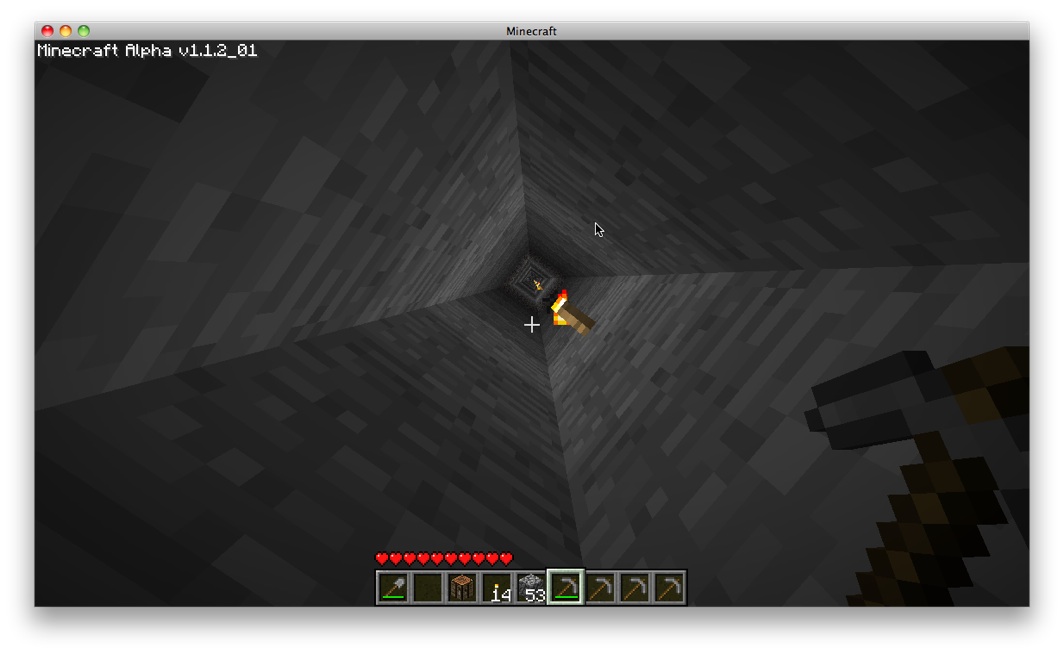The width and height of the screenshot is (1064, 654).
Task: Click the highlighted pickaxe hotbar slot
Action: 566,588
